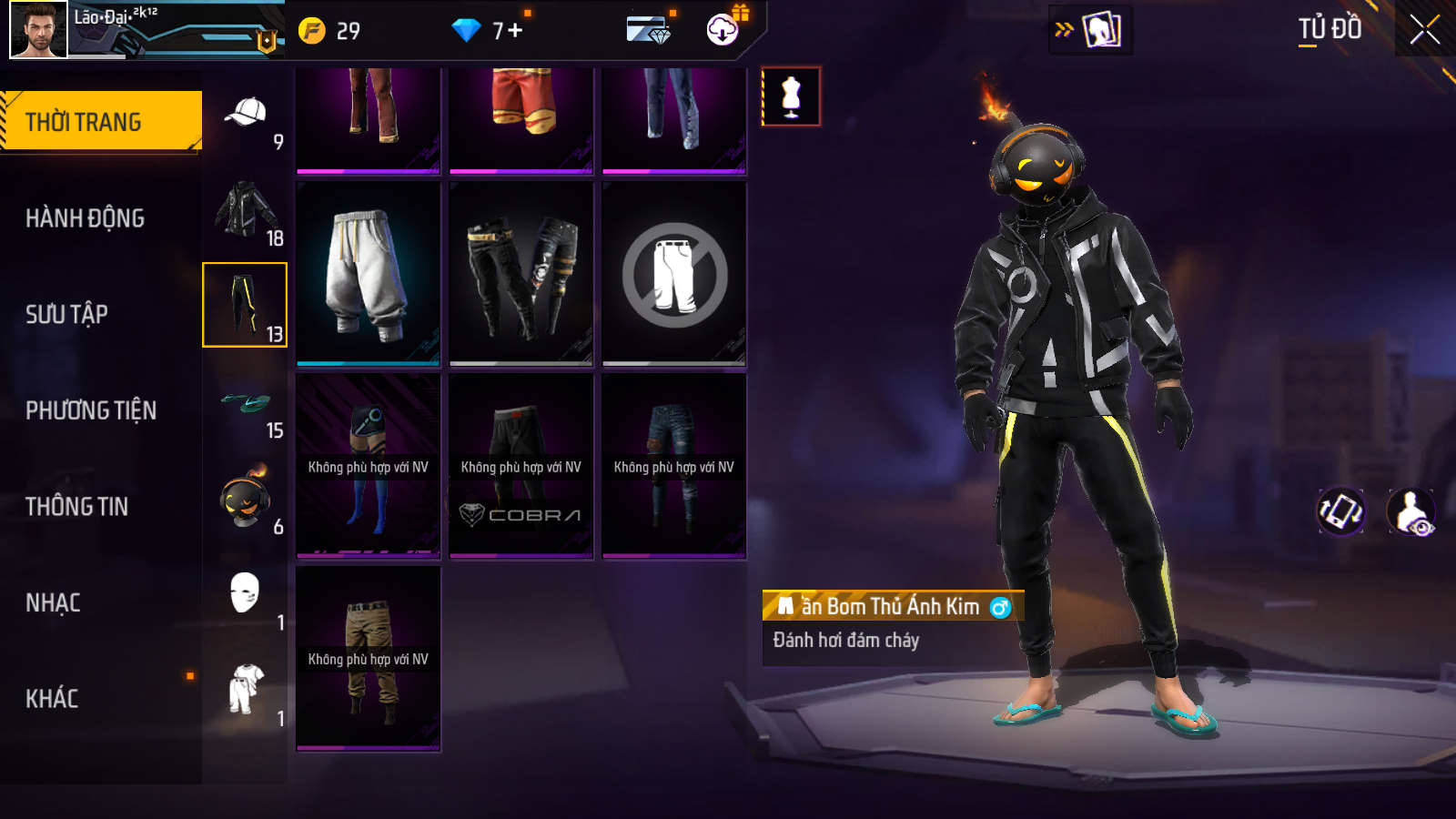This screenshot has height=819, width=1456.
Task: Click the mannequin icon button
Action: [791, 96]
